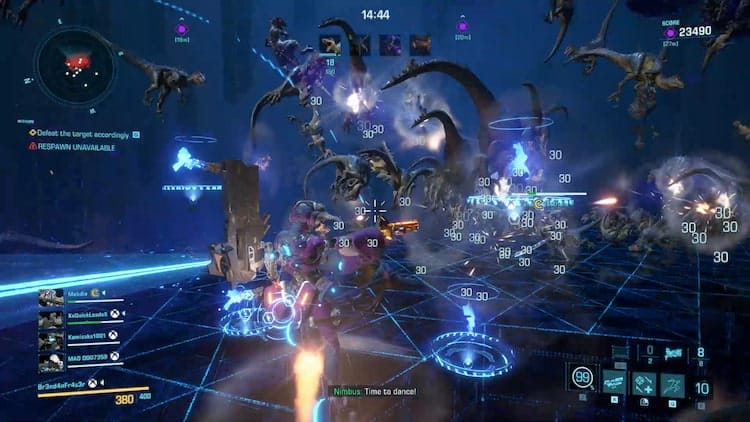Use the repair skill icon with the plus sign
The height and width of the screenshot is (422, 750).
pyautogui.click(x=643, y=382)
